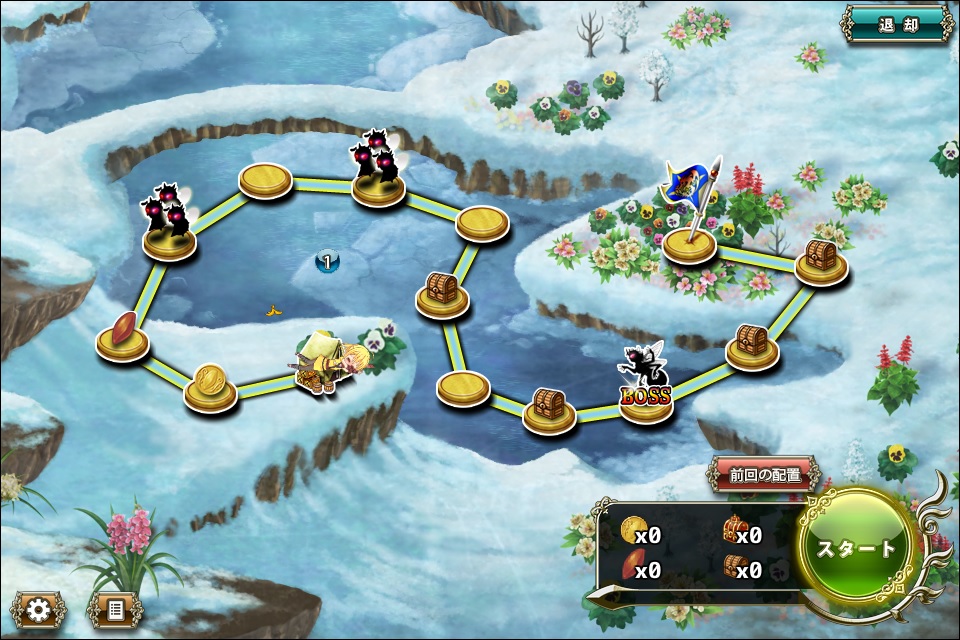The width and height of the screenshot is (960, 640).
Task: Open the gear settings icon
Action: [39, 609]
